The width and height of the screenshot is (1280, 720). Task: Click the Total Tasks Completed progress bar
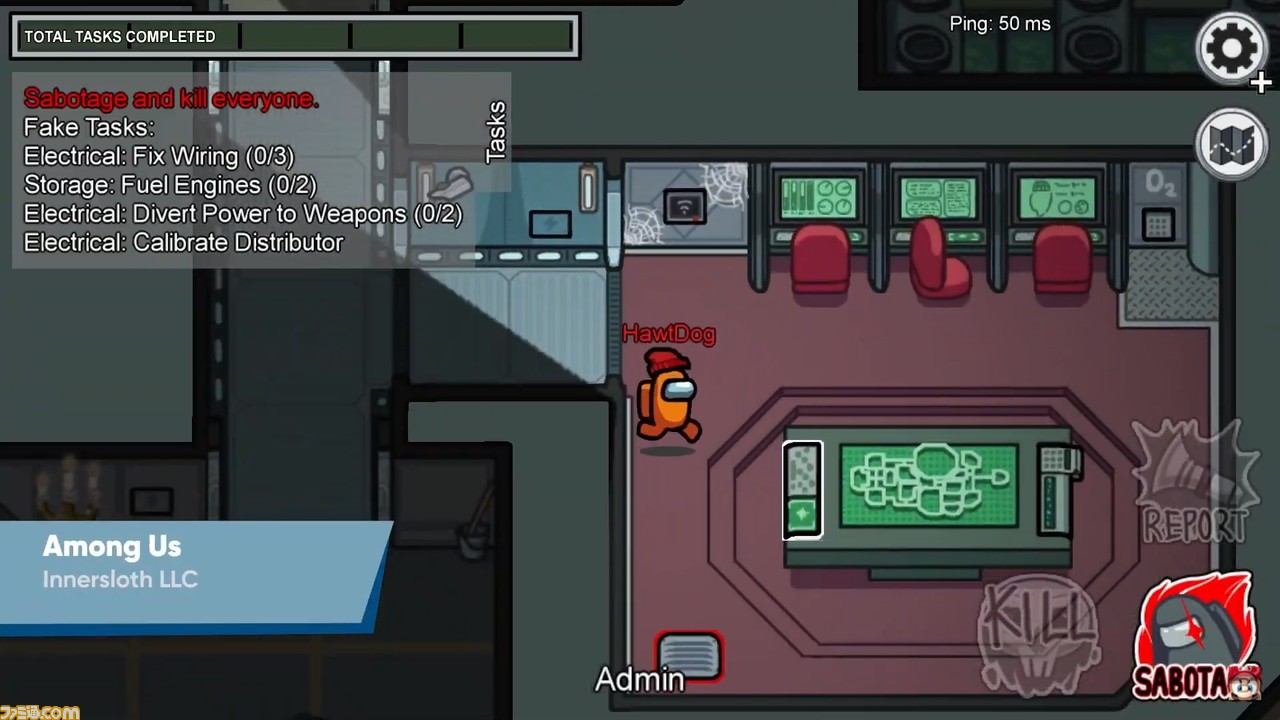(295, 36)
